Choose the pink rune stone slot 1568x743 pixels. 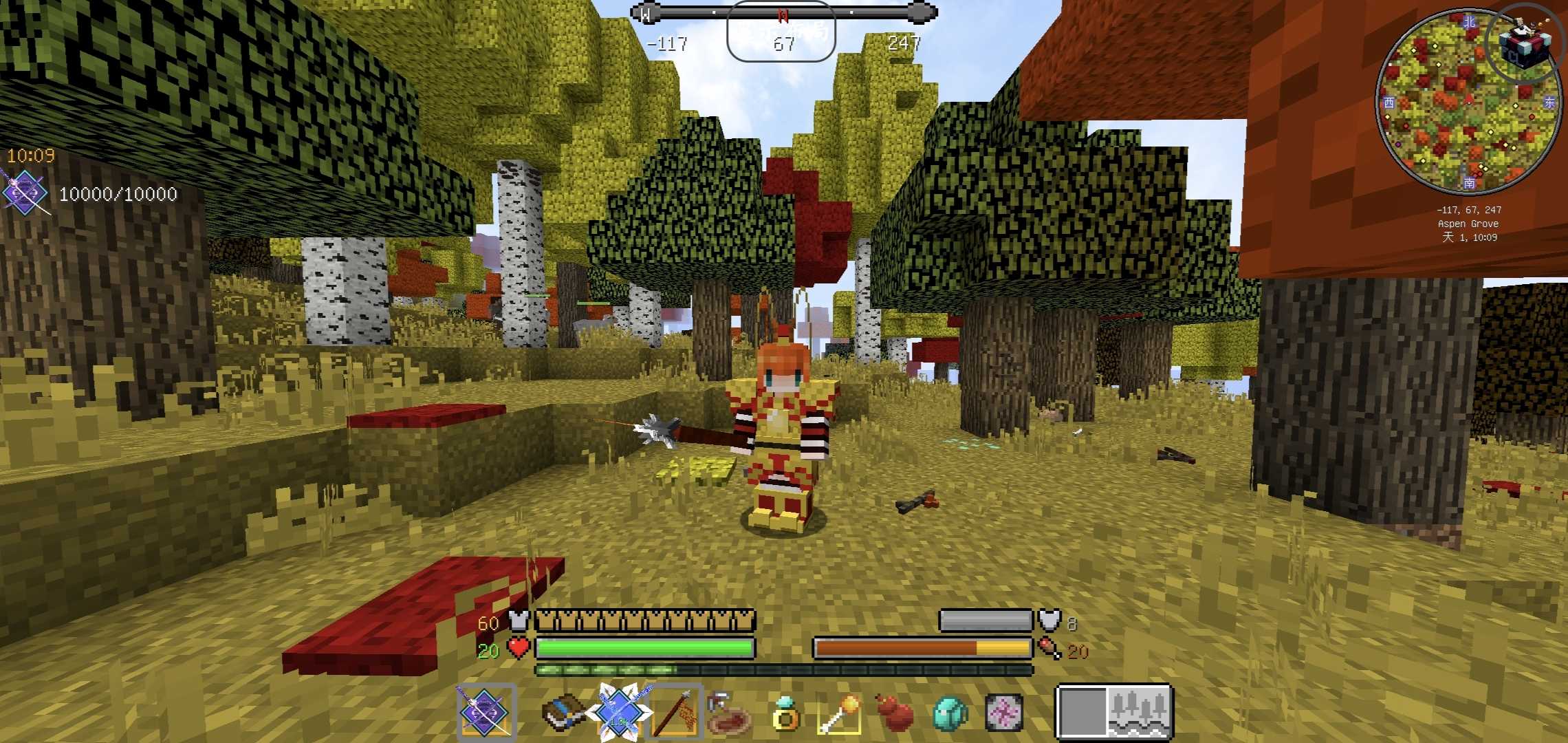pyautogui.click(x=1004, y=713)
